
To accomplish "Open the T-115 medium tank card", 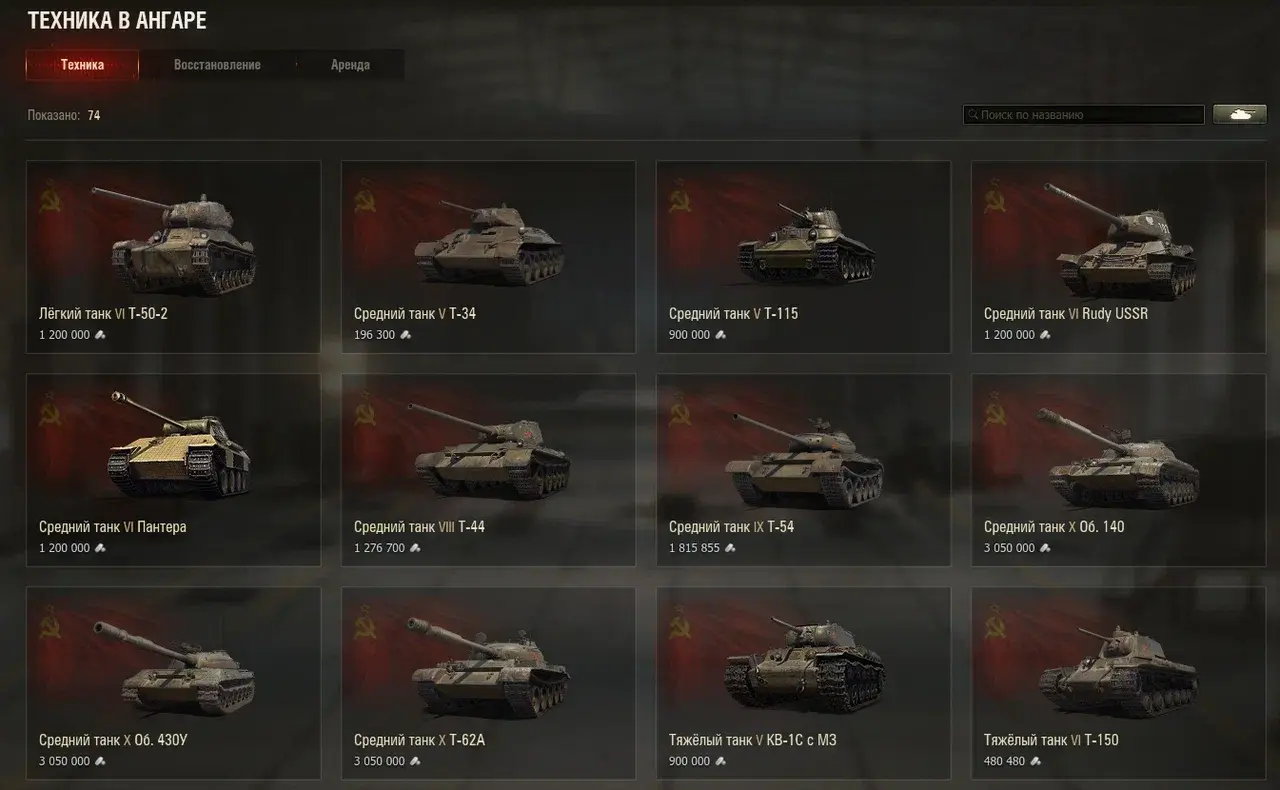I will [x=803, y=257].
